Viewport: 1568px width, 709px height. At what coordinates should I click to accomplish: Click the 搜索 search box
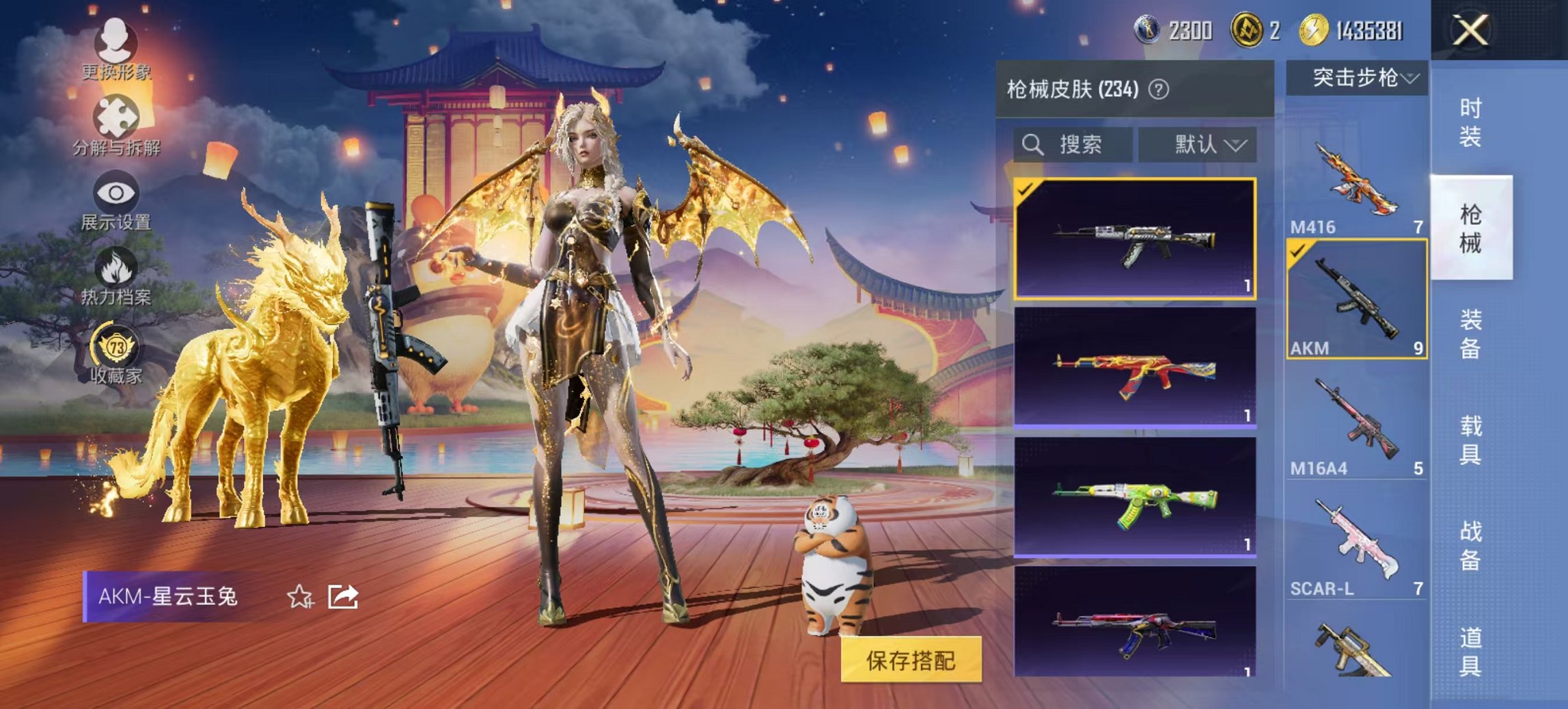coord(1073,145)
